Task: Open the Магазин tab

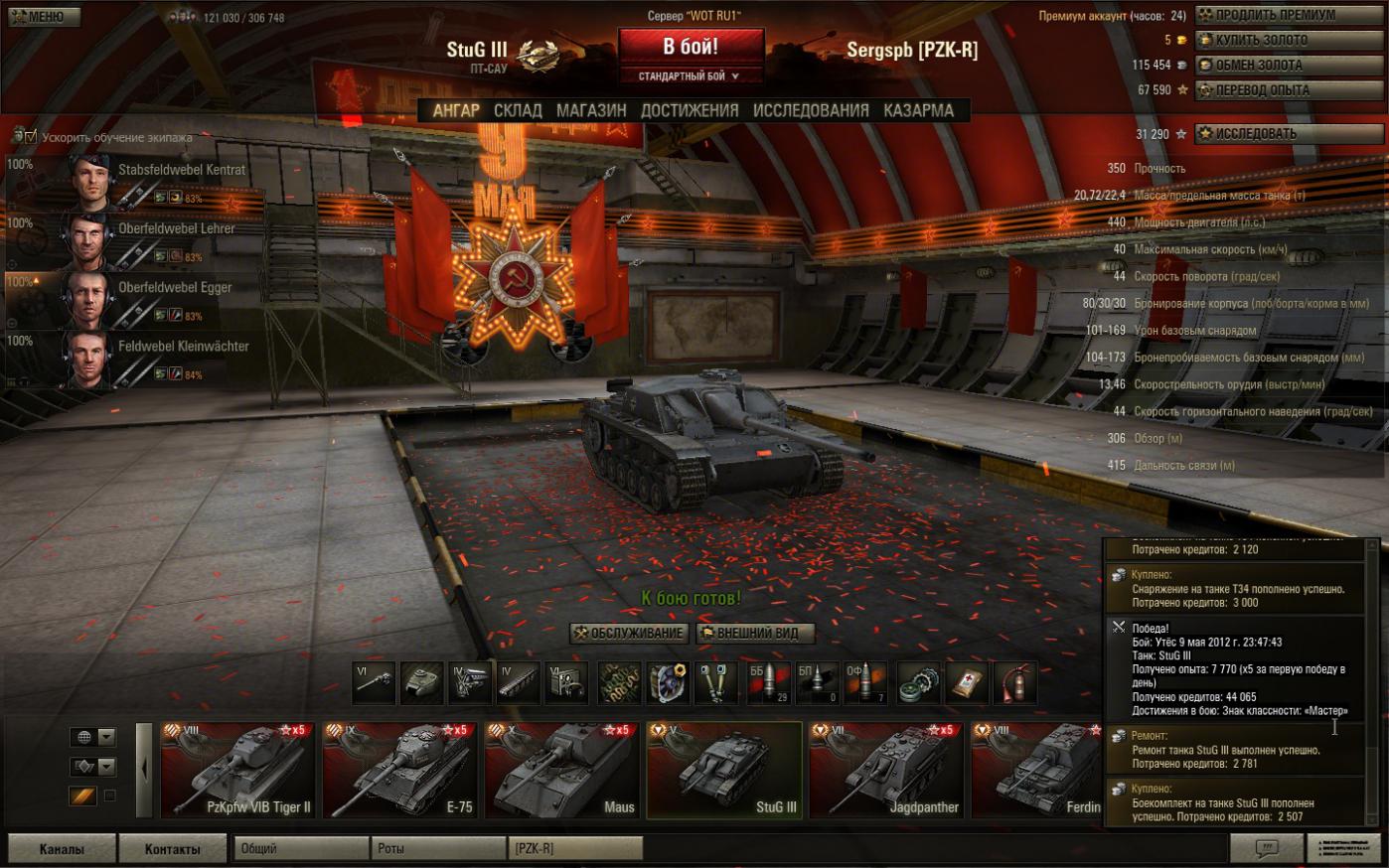Action: [591, 110]
